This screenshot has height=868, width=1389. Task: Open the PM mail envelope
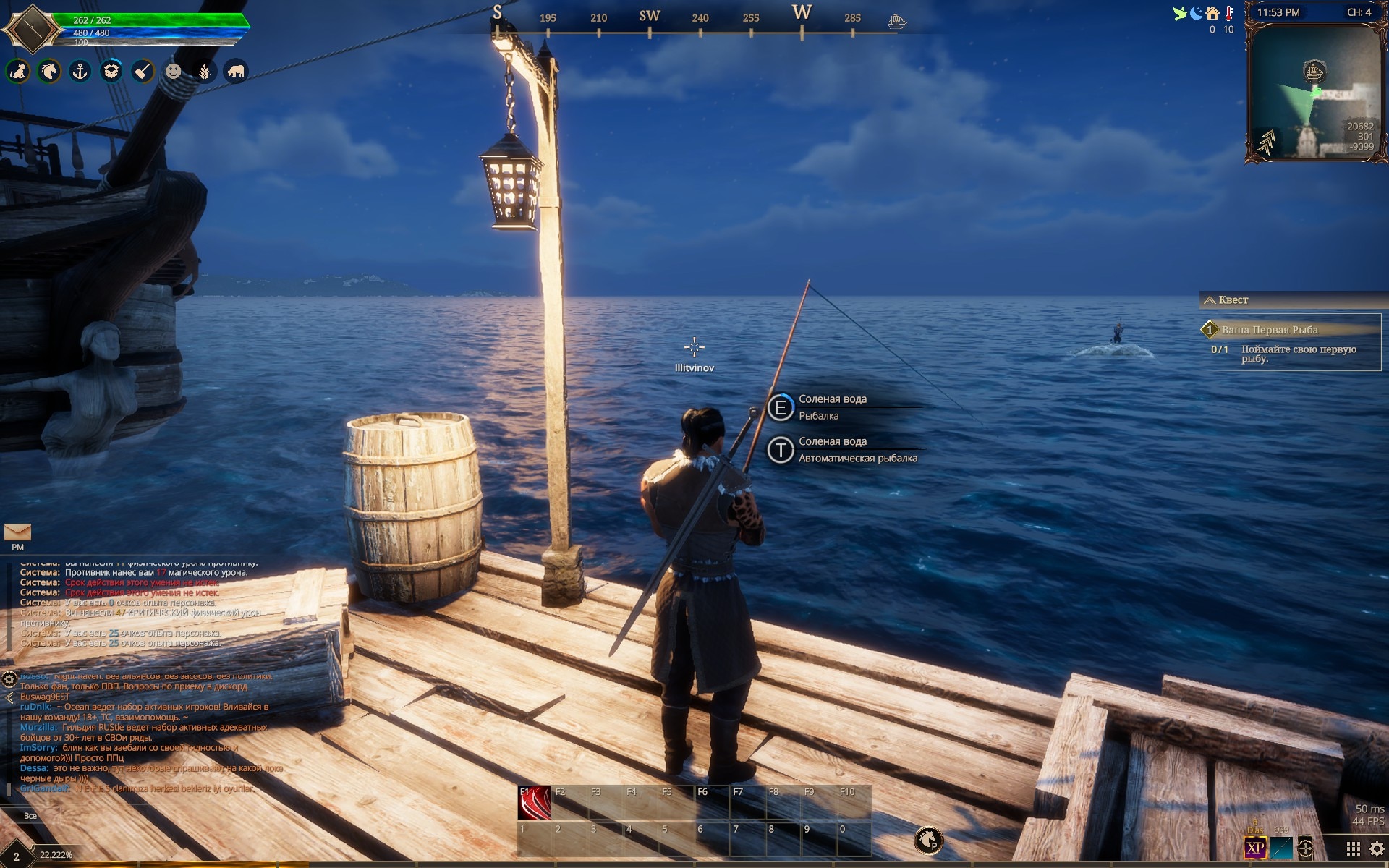[17, 533]
